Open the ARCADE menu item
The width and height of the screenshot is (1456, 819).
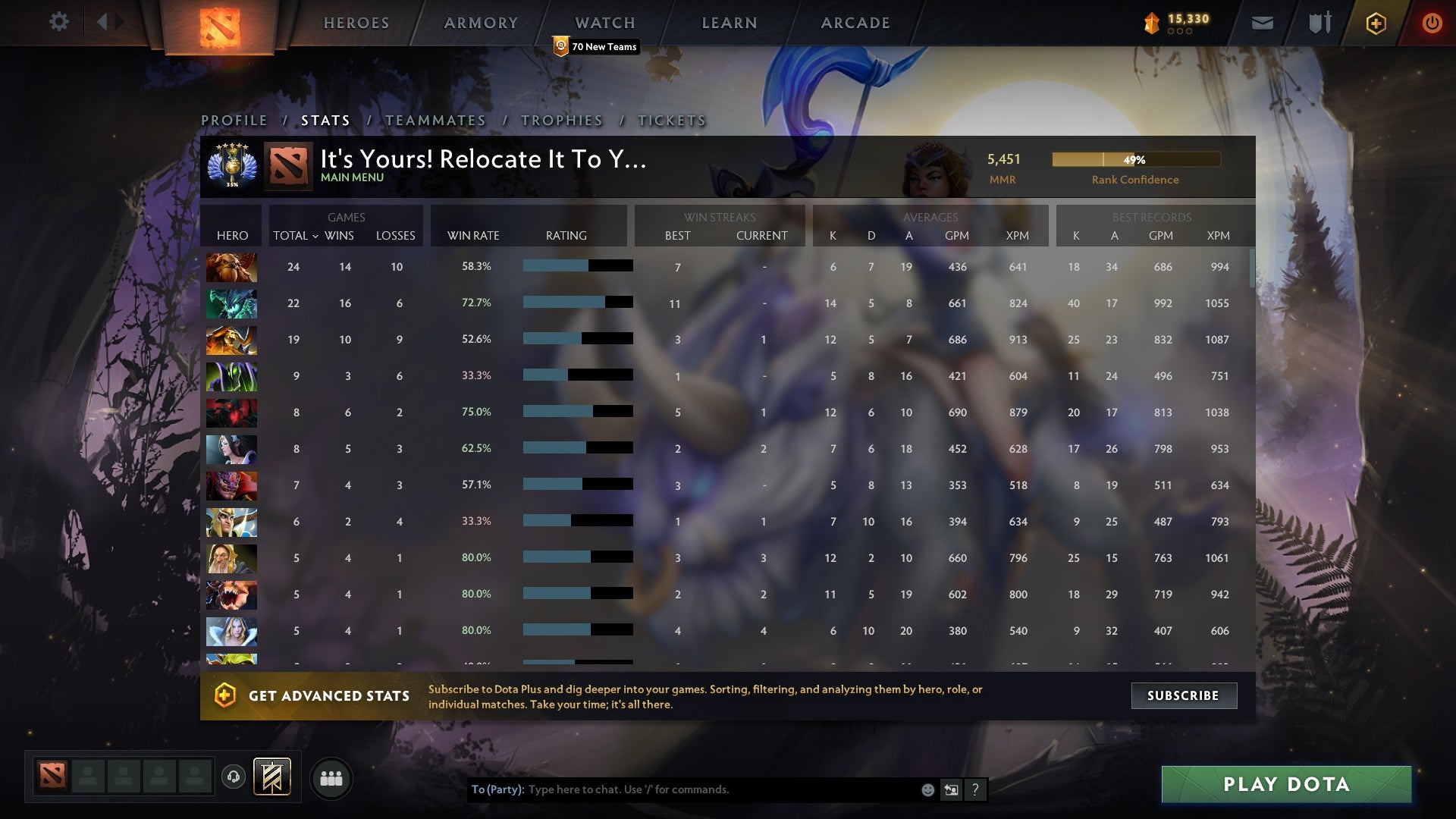click(x=855, y=23)
